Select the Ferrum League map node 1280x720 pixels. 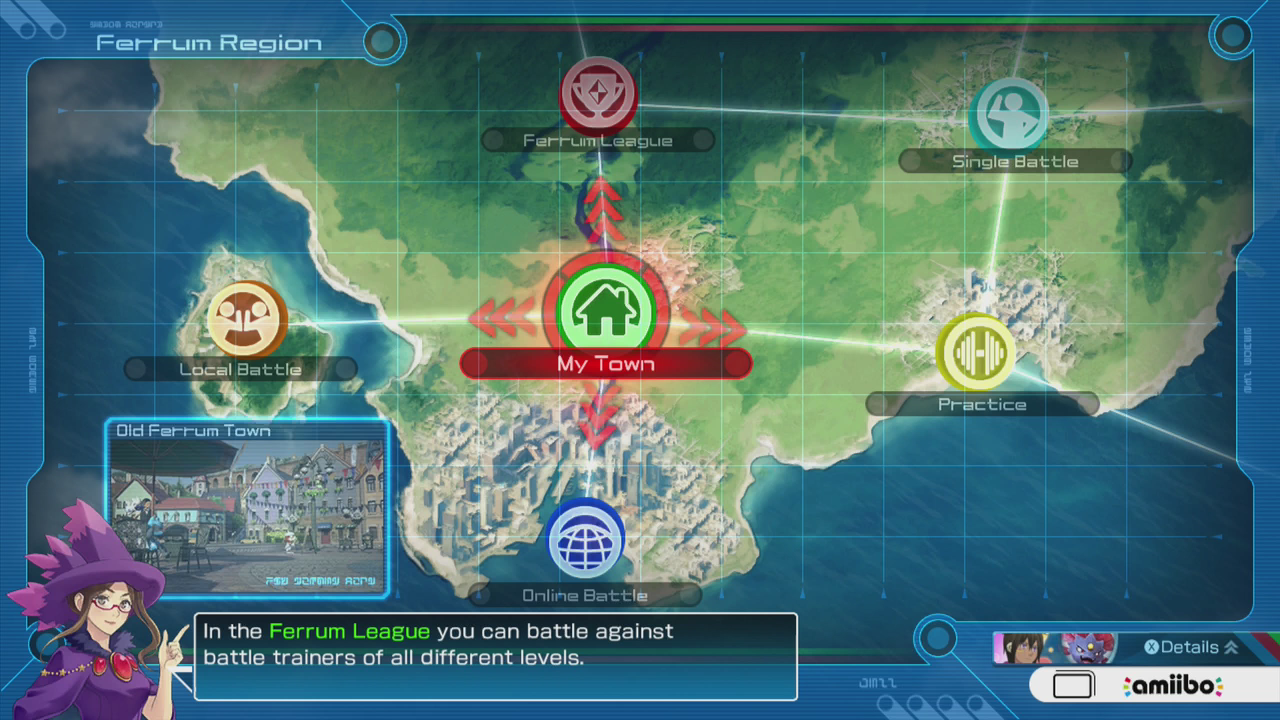point(597,95)
